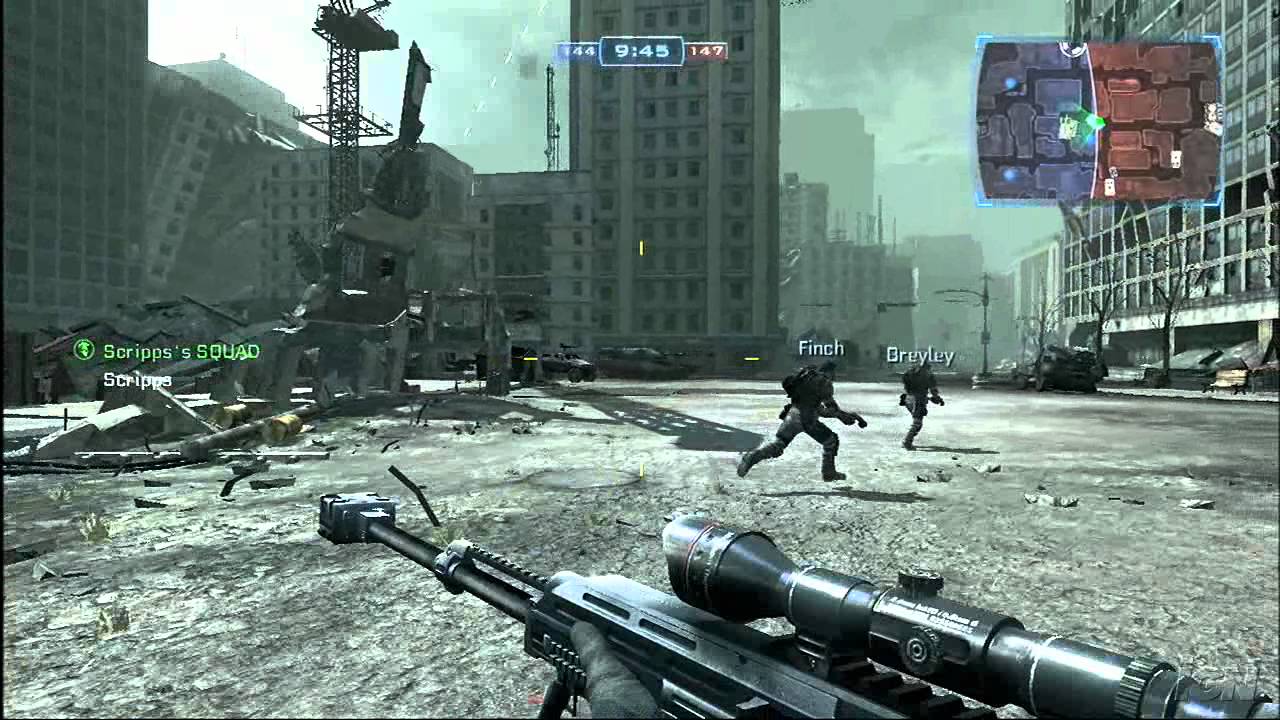The width and height of the screenshot is (1280, 720).
Task: Select the Breyley player nametag
Action: (x=919, y=354)
